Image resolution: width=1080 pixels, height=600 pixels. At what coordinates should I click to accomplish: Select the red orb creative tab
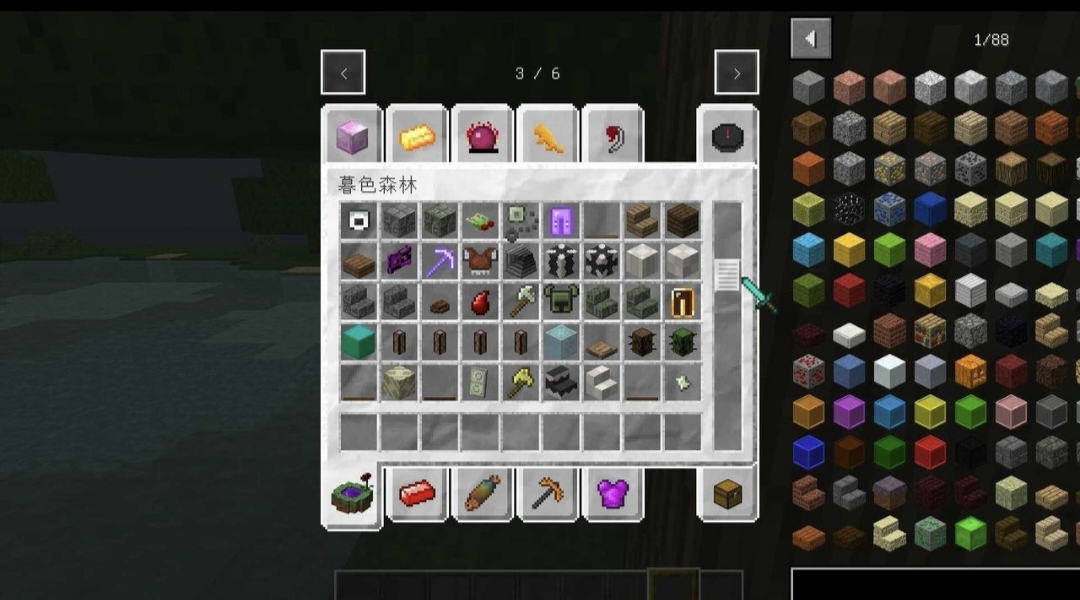click(x=482, y=137)
